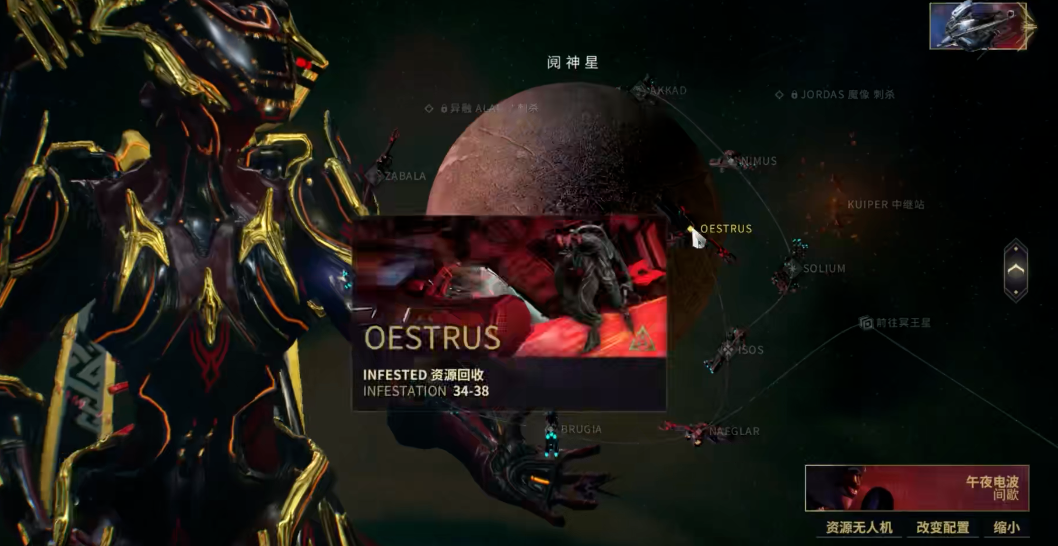Select the ZABALA mission node
This screenshot has height=546, width=1058.
pos(374,176)
